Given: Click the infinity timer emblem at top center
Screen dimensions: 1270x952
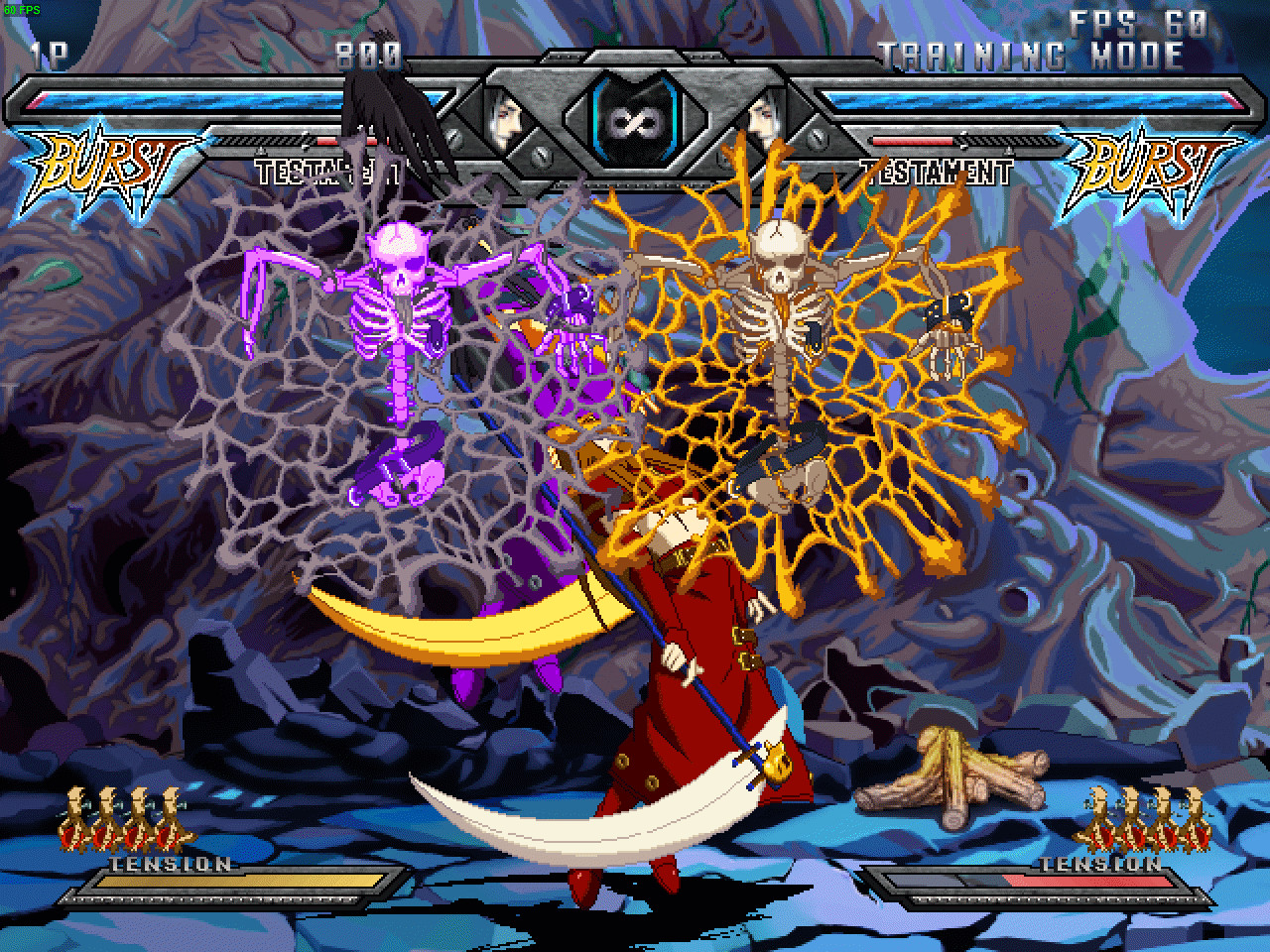Looking at the screenshot, I should [x=635, y=124].
